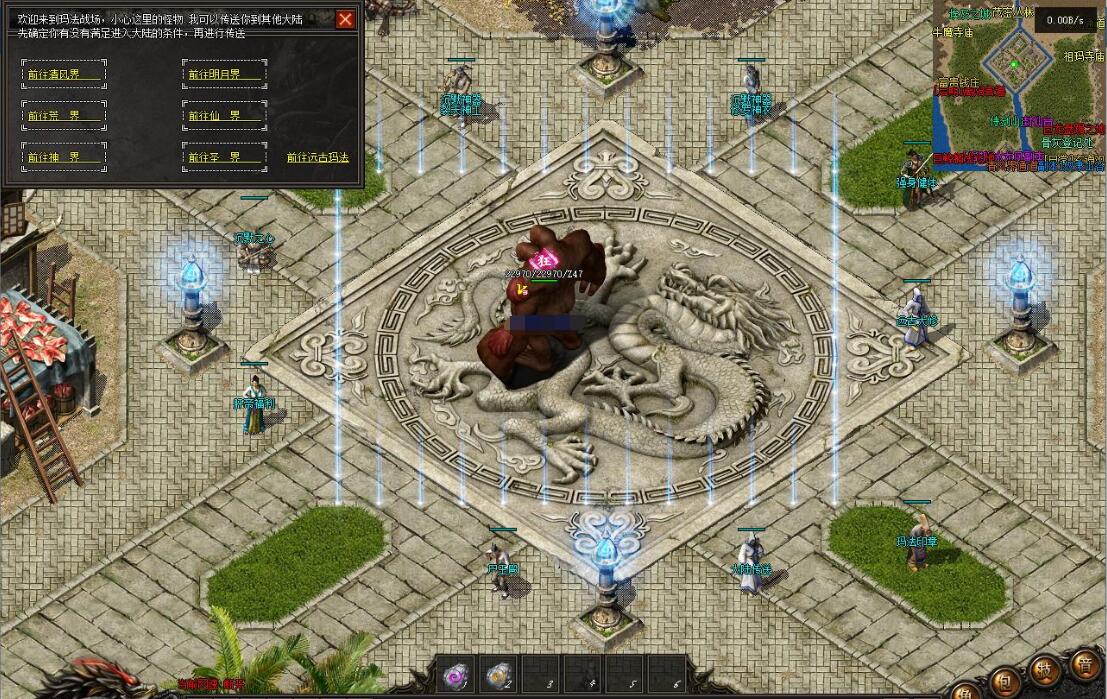Viewport: 1107px width, 699px height.
Task: Use the purple swirl stone in hotbar slot 1
Action: tap(457, 677)
